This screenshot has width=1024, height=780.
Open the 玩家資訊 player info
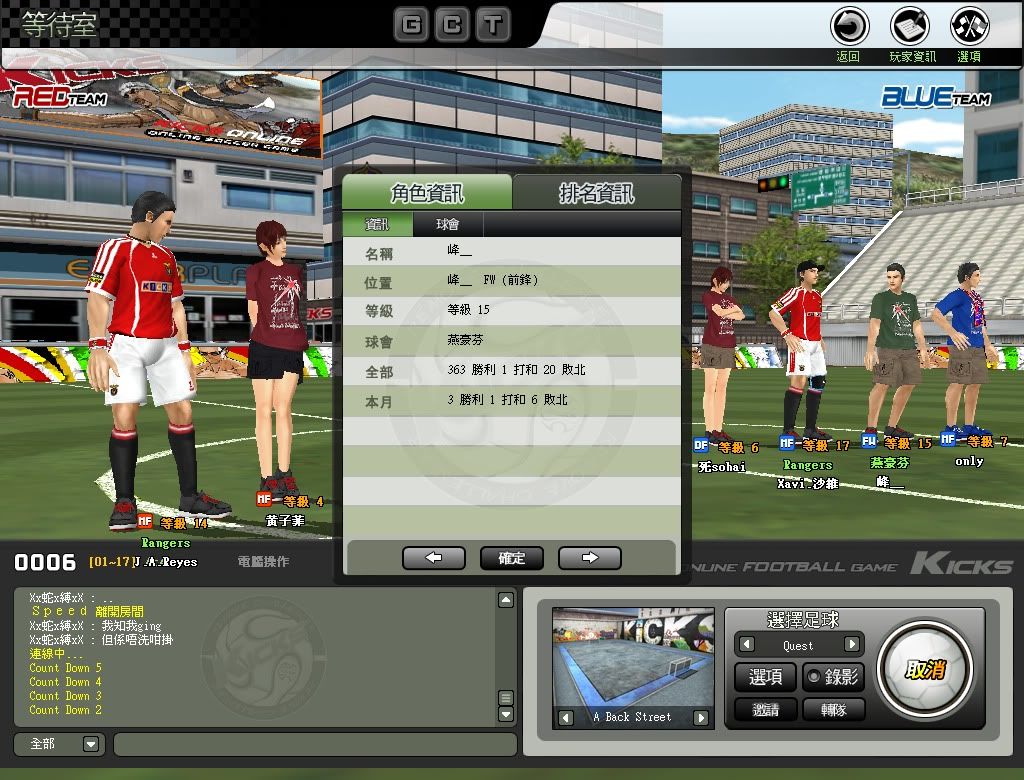click(910, 27)
